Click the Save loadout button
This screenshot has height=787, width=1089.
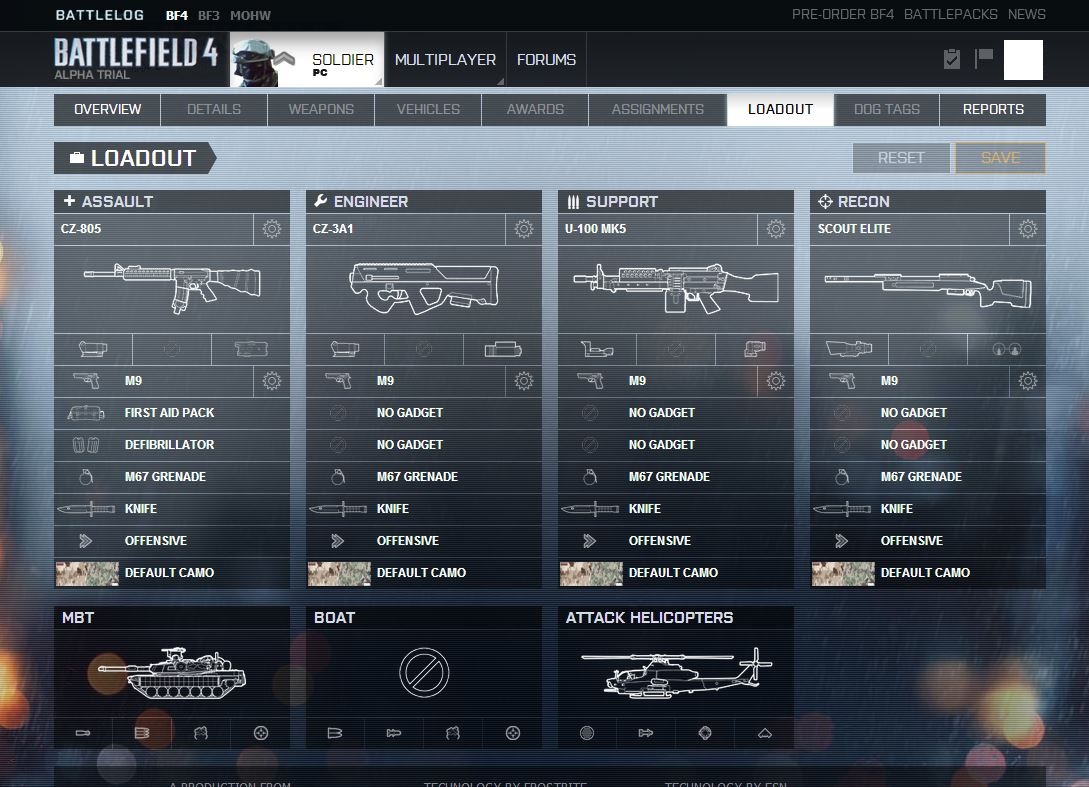point(1000,158)
